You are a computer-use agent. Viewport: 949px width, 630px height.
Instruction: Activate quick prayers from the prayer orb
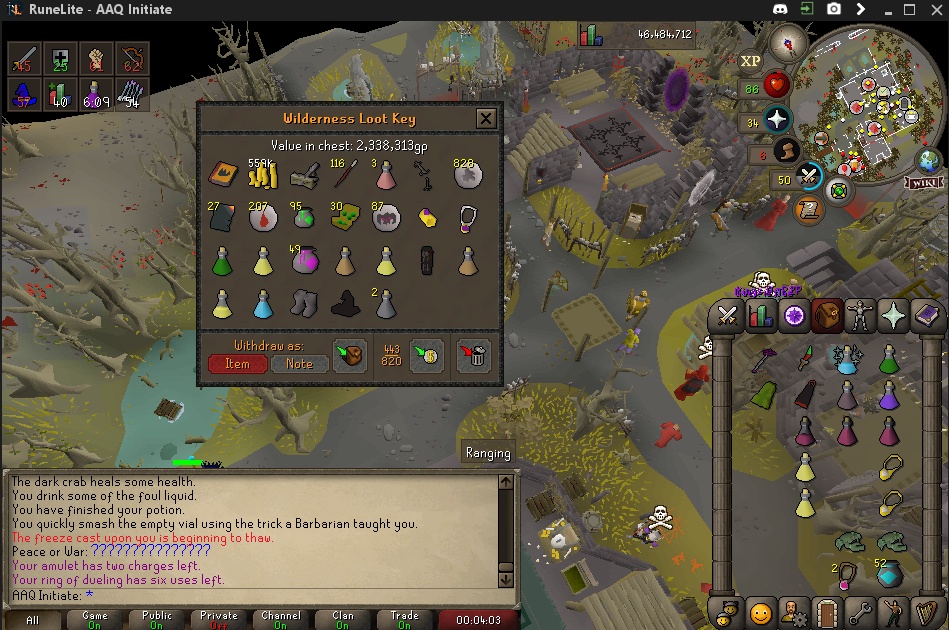coord(776,121)
